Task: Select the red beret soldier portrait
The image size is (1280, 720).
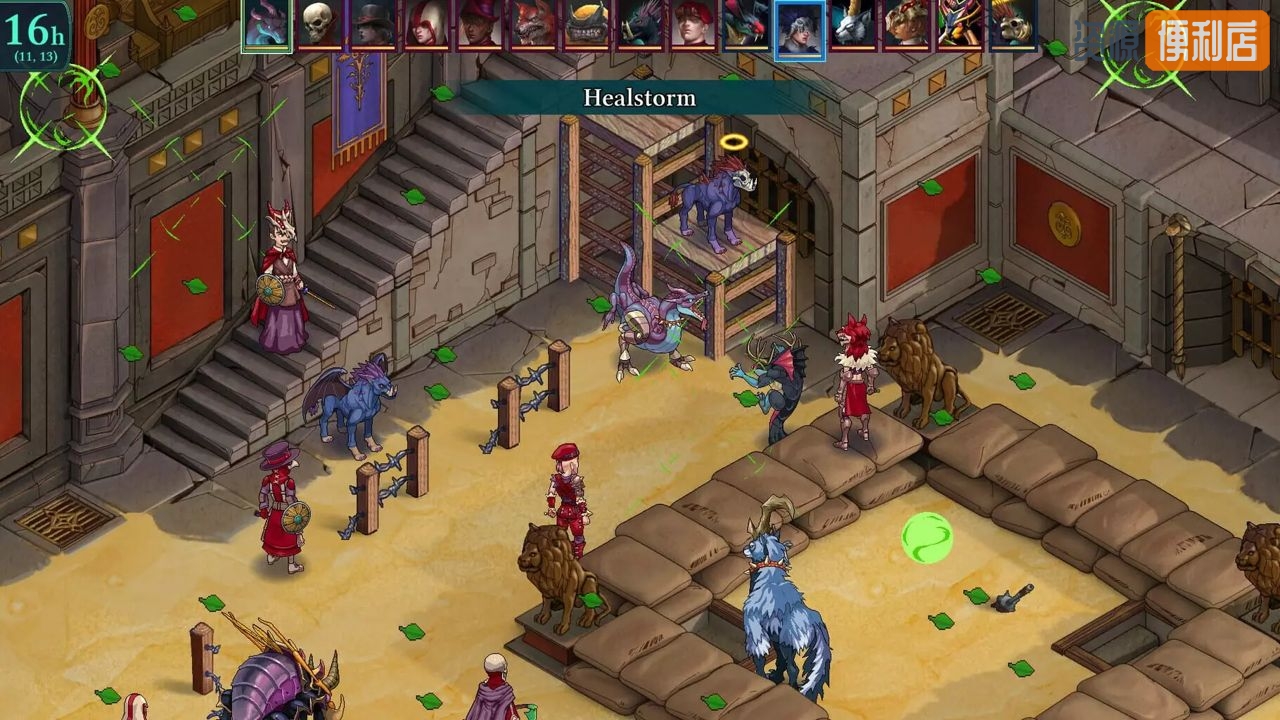Action: click(x=693, y=24)
